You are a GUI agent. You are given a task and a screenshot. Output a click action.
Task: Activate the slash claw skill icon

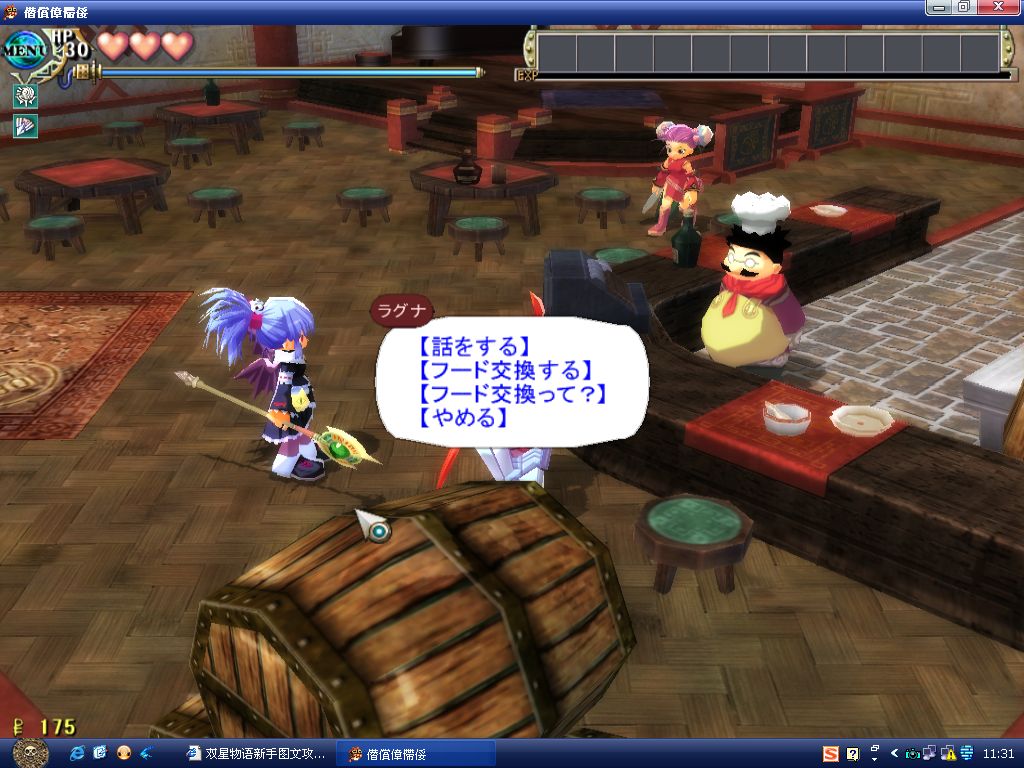tap(24, 126)
